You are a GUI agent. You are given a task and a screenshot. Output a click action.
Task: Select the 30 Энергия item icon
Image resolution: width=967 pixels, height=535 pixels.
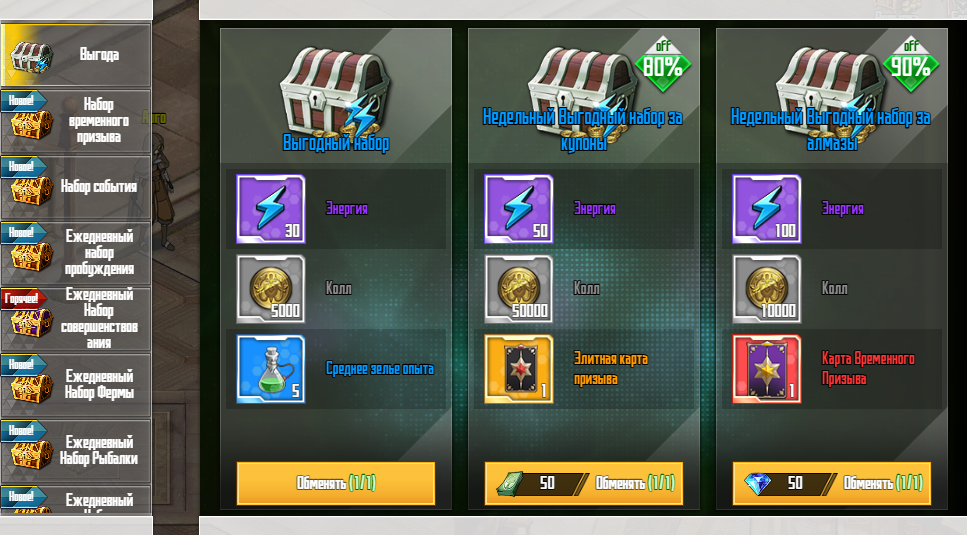click(x=270, y=209)
